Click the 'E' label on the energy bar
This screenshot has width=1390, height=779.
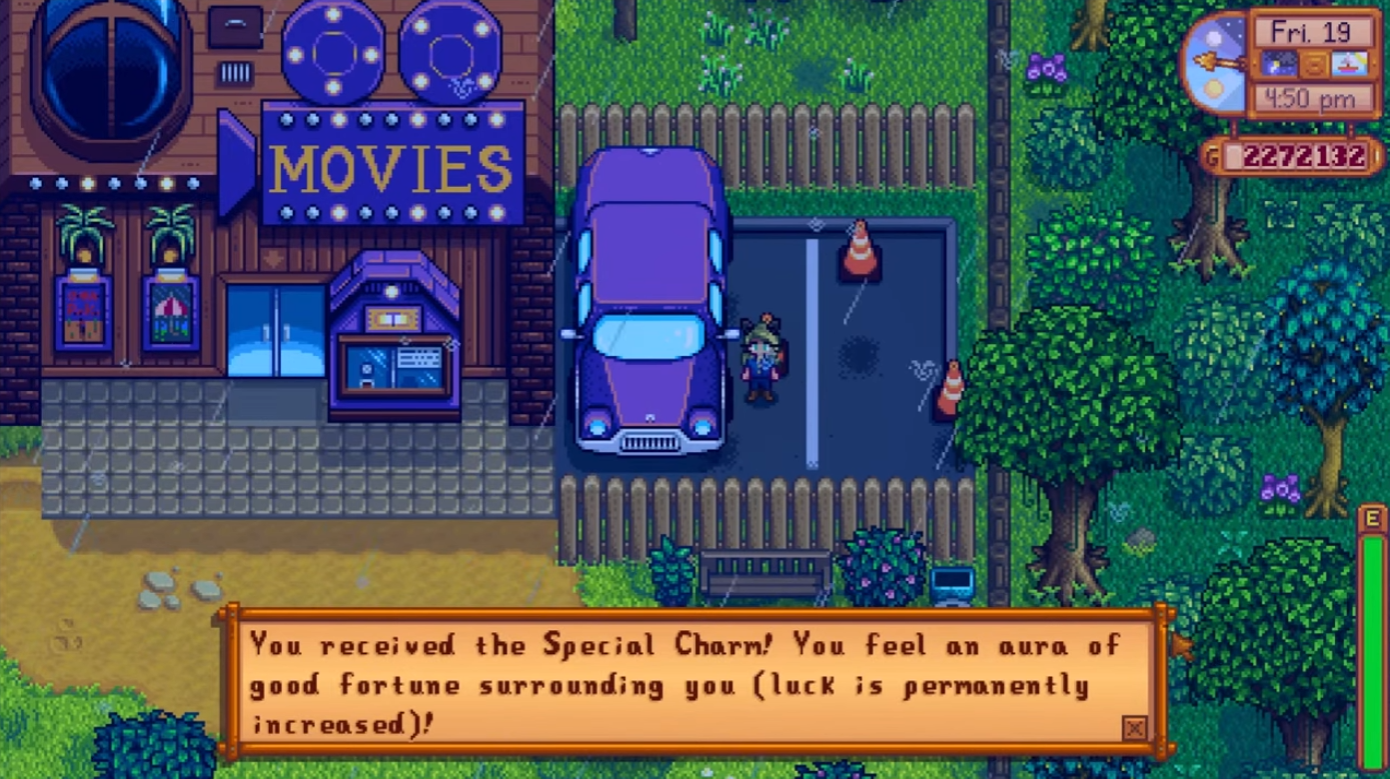(x=1370, y=518)
